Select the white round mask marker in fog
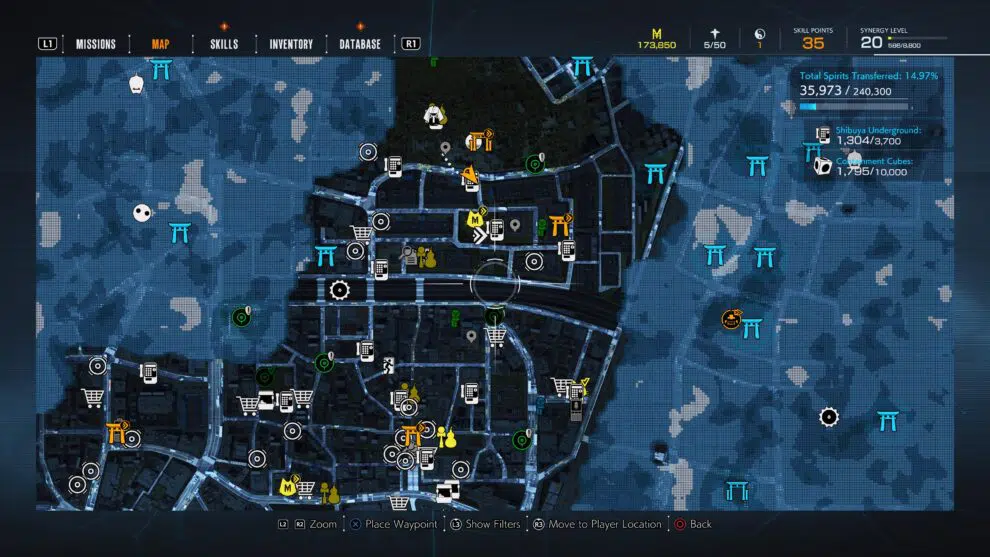The image size is (990, 557). 144,213
